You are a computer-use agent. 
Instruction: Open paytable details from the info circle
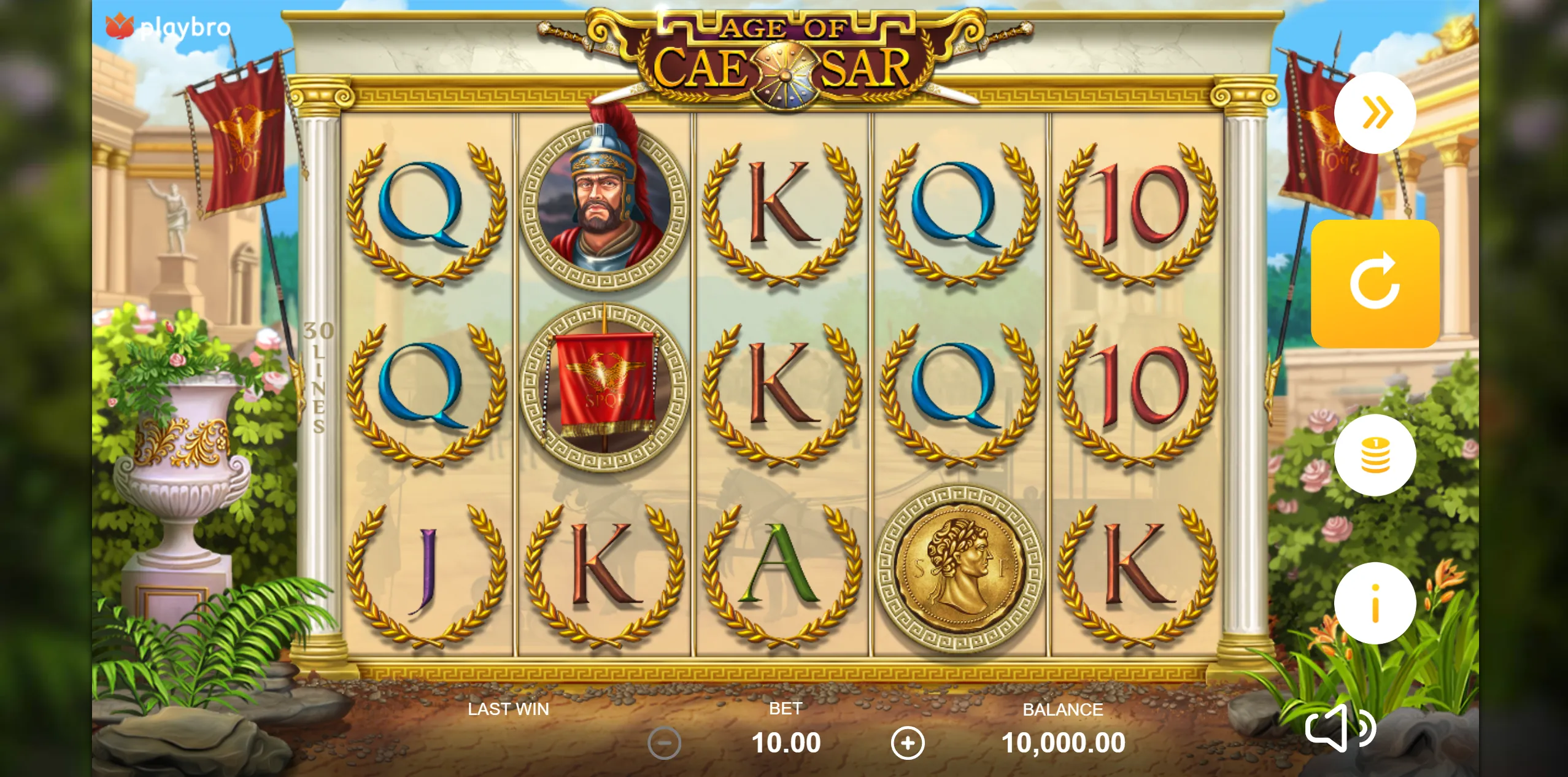click(x=1375, y=603)
